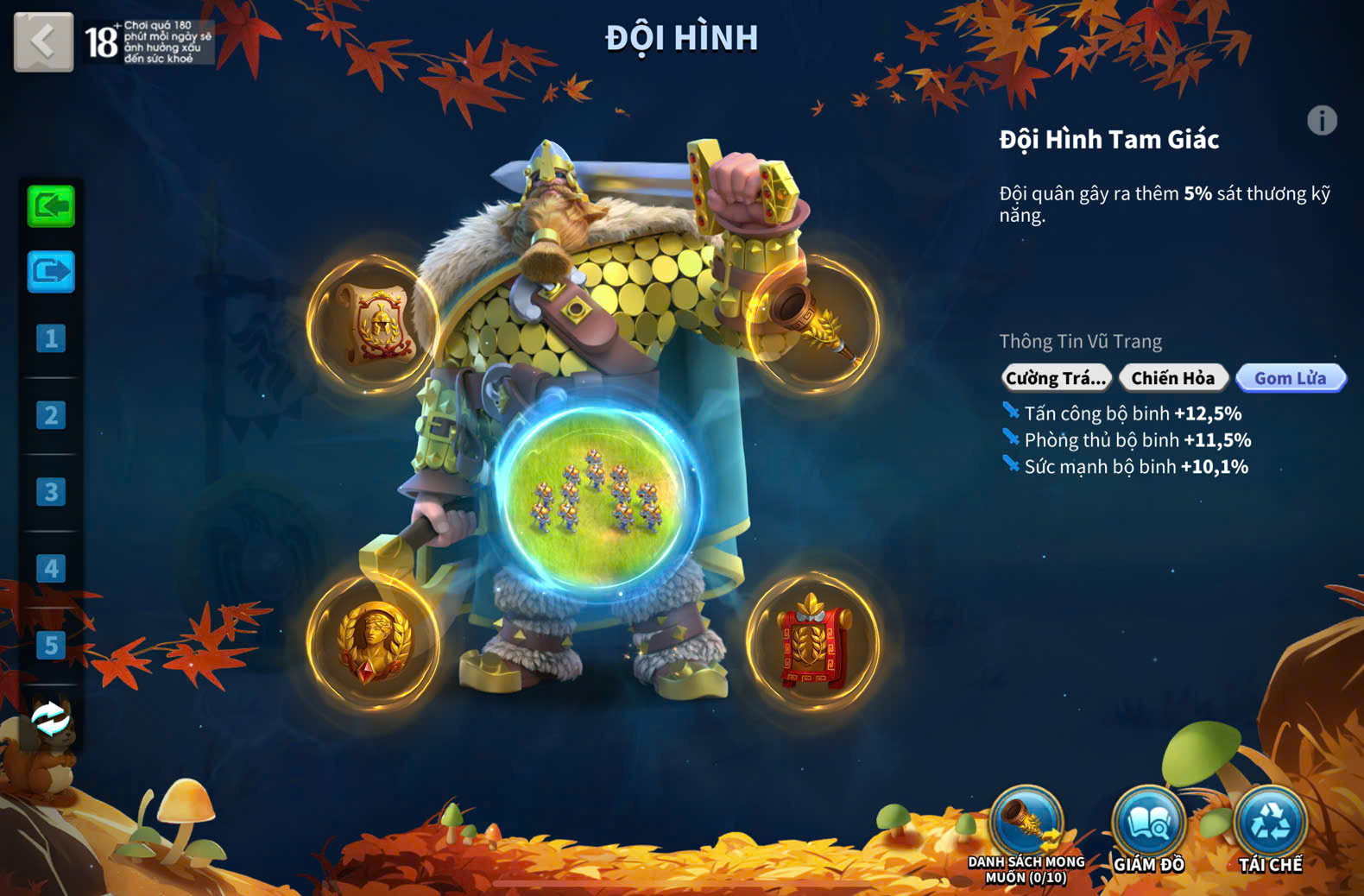1364x896 pixels.
Task: Select the helmet scroll armament slot
Action: [374, 324]
